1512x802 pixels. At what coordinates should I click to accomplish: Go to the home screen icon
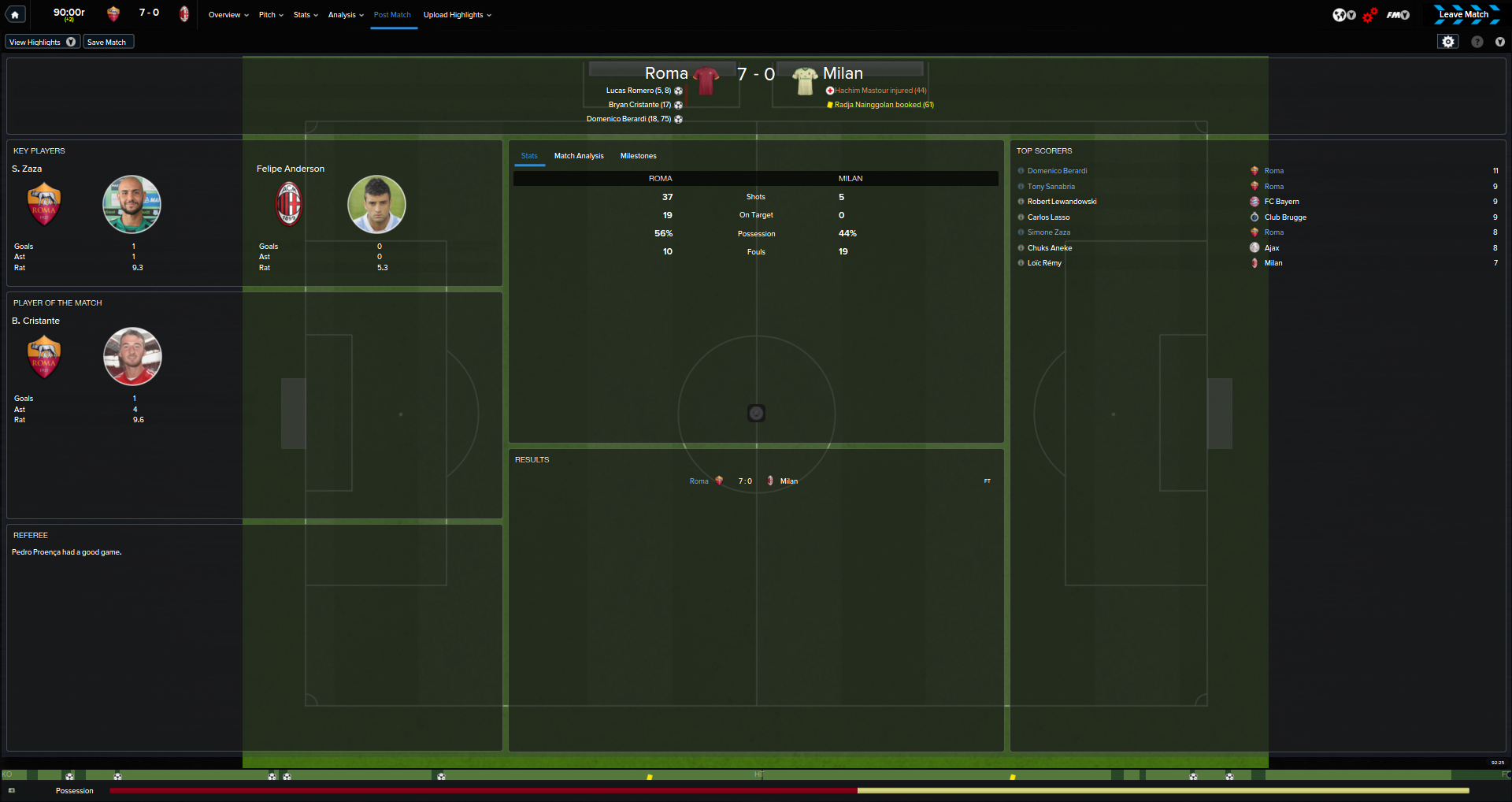pyautogui.click(x=15, y=14)
